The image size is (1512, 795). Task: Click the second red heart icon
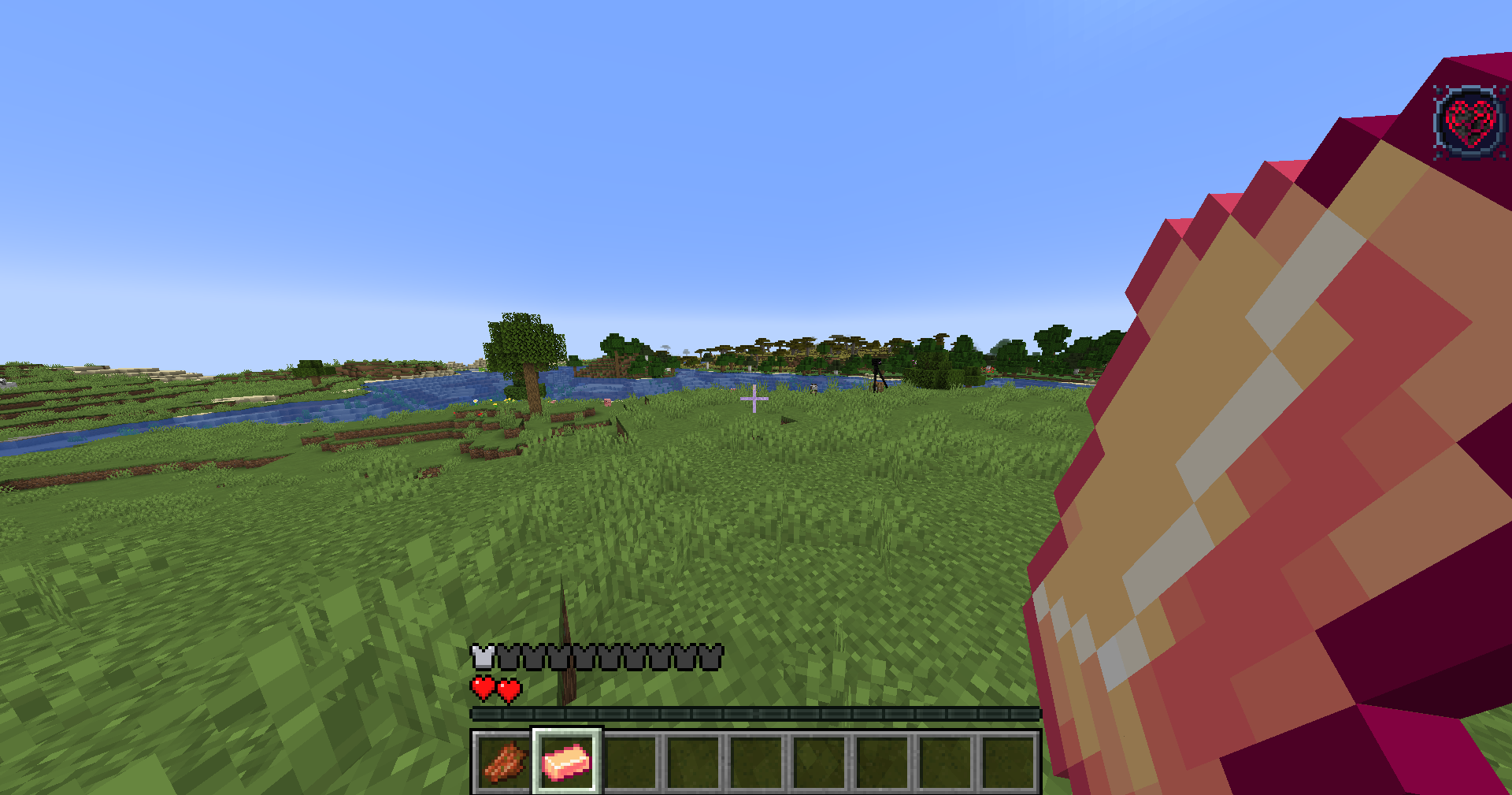point(508,687)
